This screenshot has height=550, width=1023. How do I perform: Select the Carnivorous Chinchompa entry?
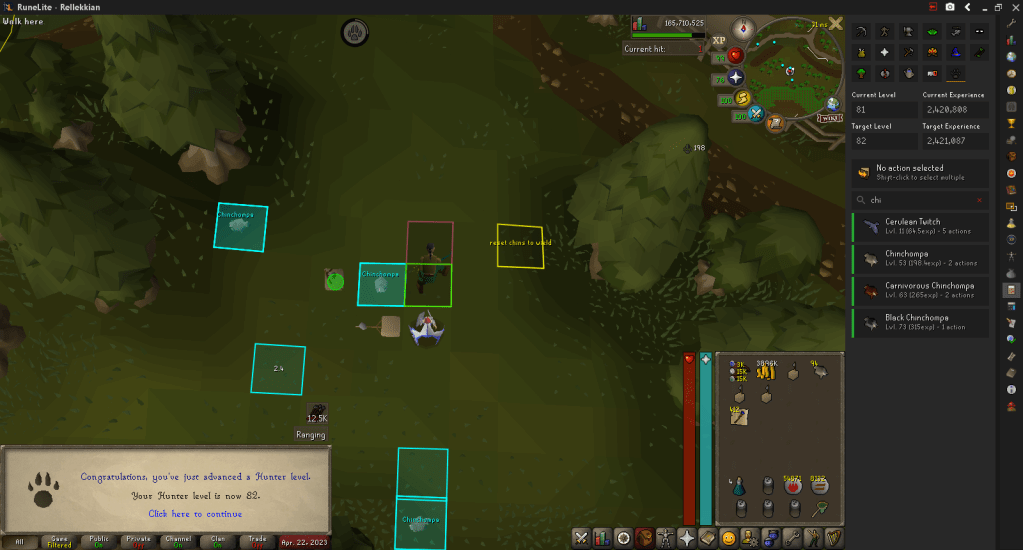click(920, 290)
